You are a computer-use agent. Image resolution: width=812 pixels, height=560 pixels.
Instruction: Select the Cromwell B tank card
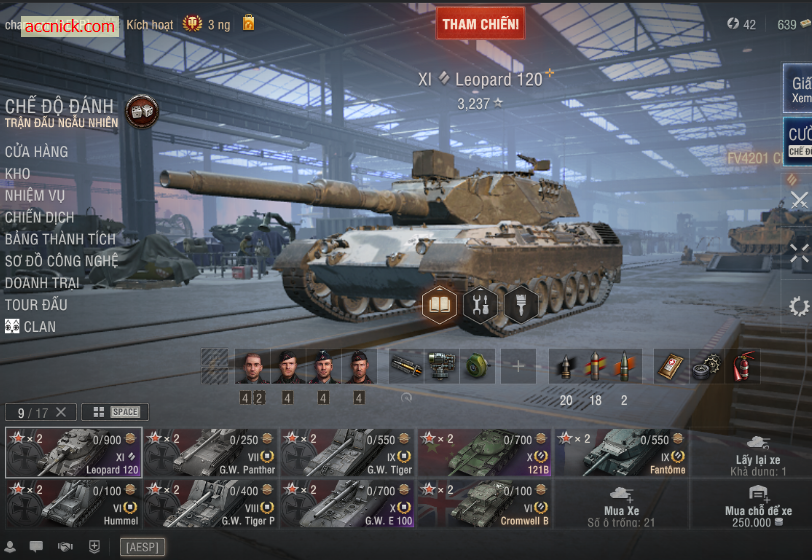(484, 504)
